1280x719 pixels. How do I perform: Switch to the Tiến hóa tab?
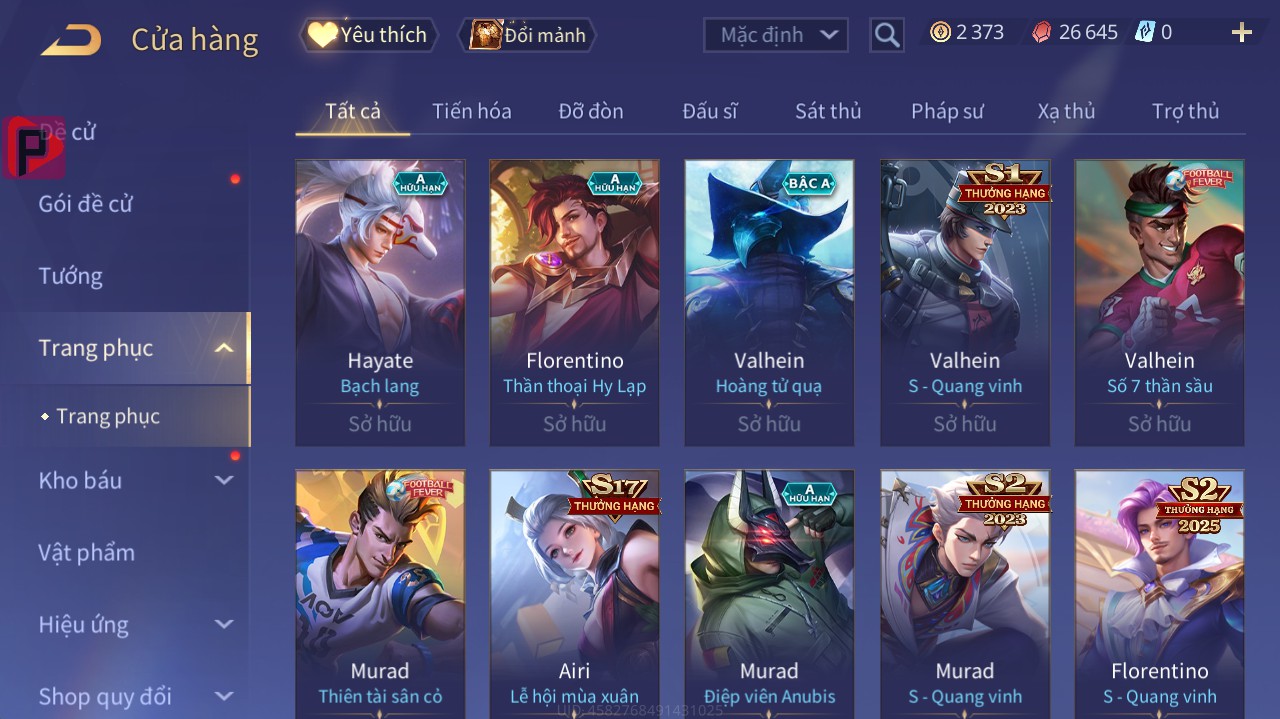tap(471, 111)
